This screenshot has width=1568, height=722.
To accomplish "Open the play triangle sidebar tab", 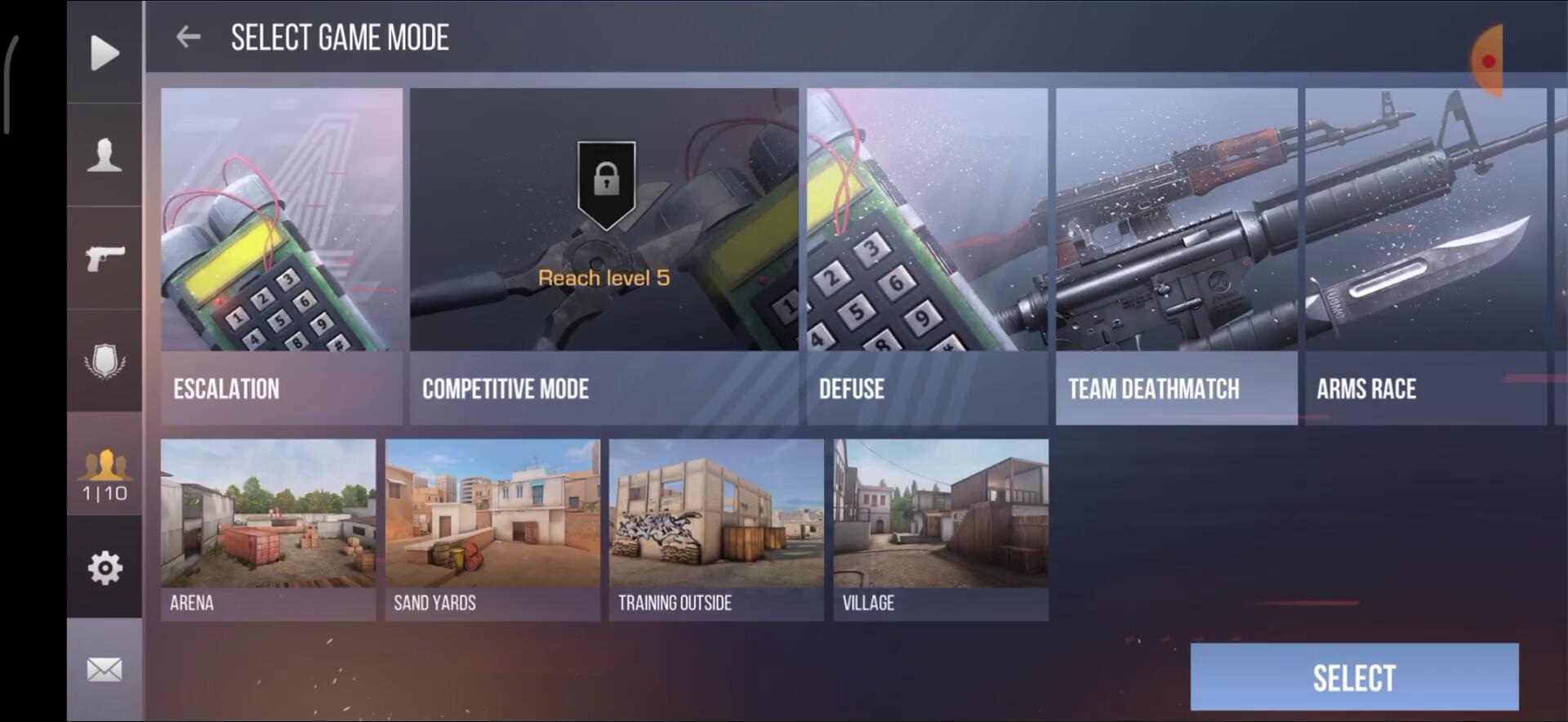I will [105, 53].
